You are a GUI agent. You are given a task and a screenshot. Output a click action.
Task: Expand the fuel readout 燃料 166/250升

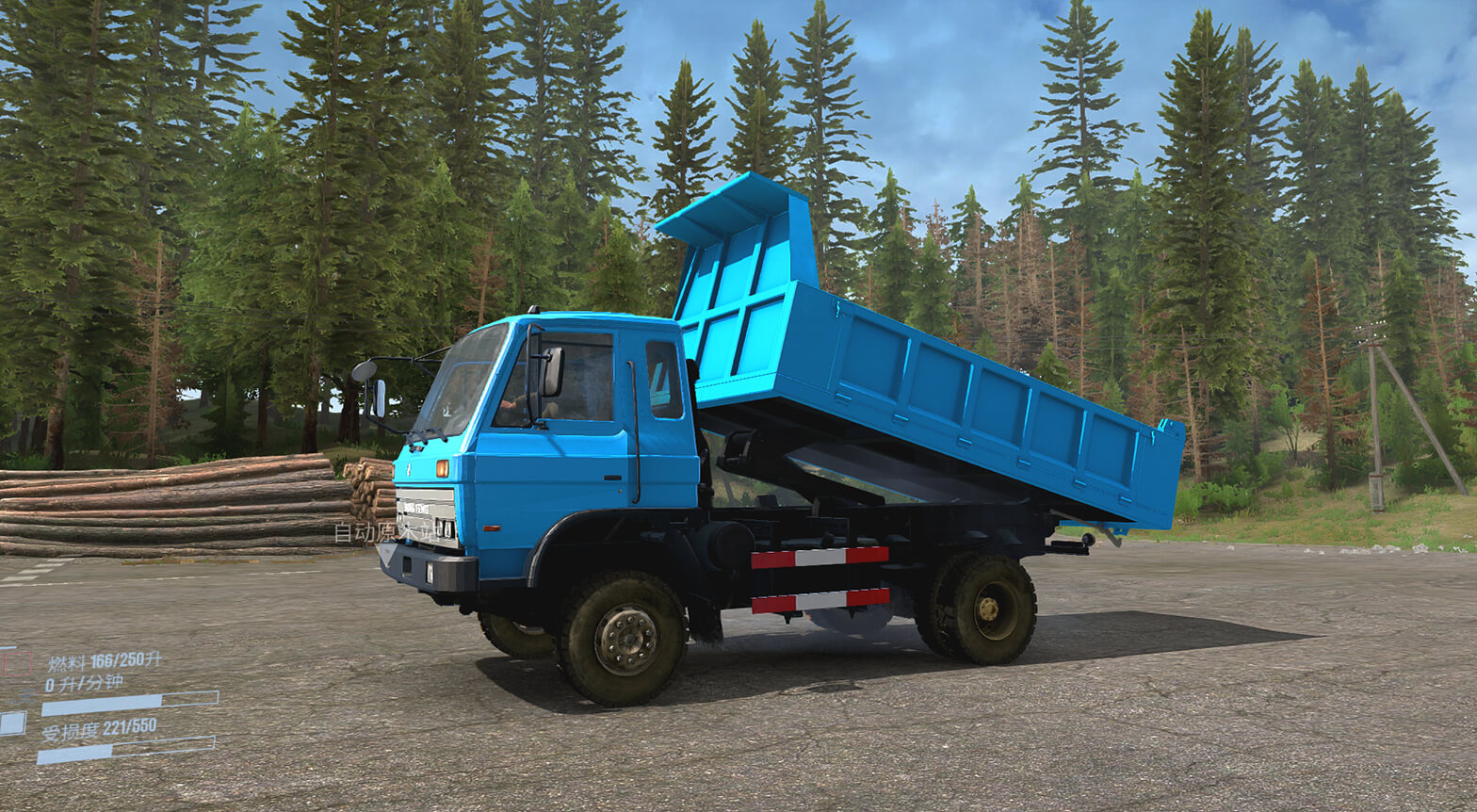point(105,661)
